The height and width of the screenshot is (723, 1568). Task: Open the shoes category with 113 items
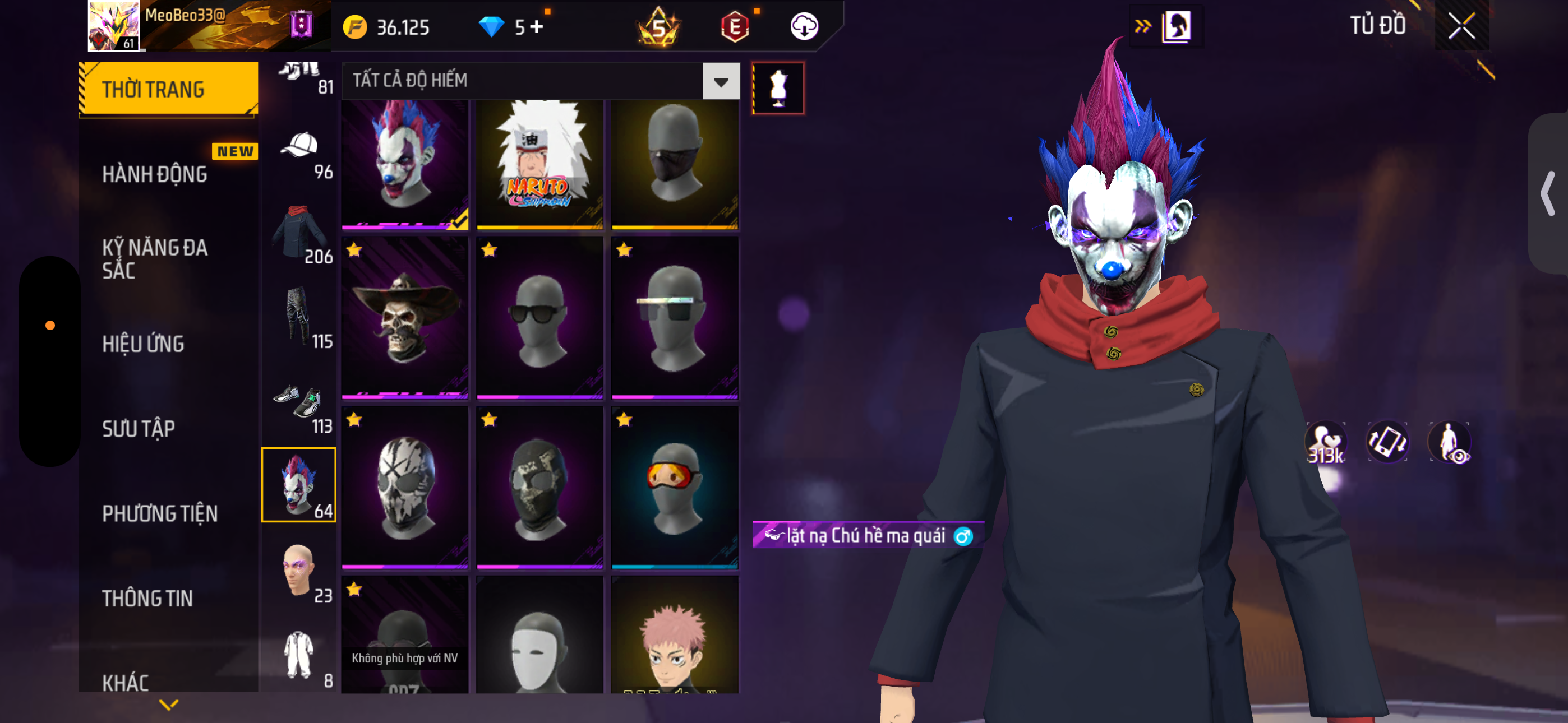point(299,408)
